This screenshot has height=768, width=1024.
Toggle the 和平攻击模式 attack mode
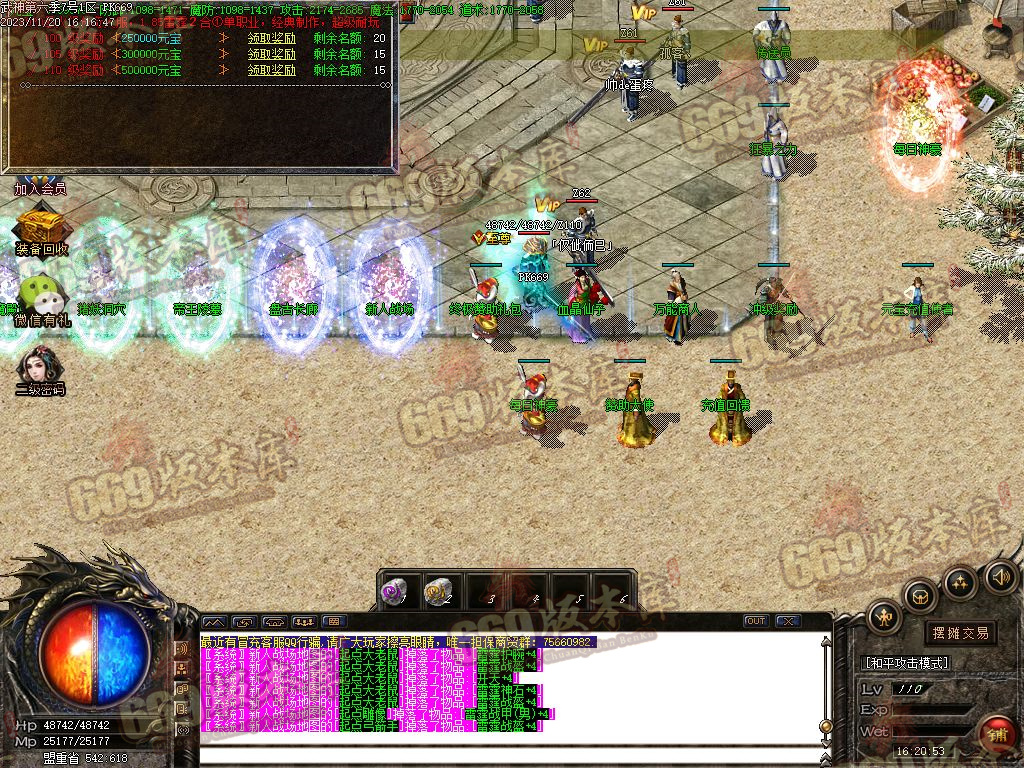[x=906, y=662]
